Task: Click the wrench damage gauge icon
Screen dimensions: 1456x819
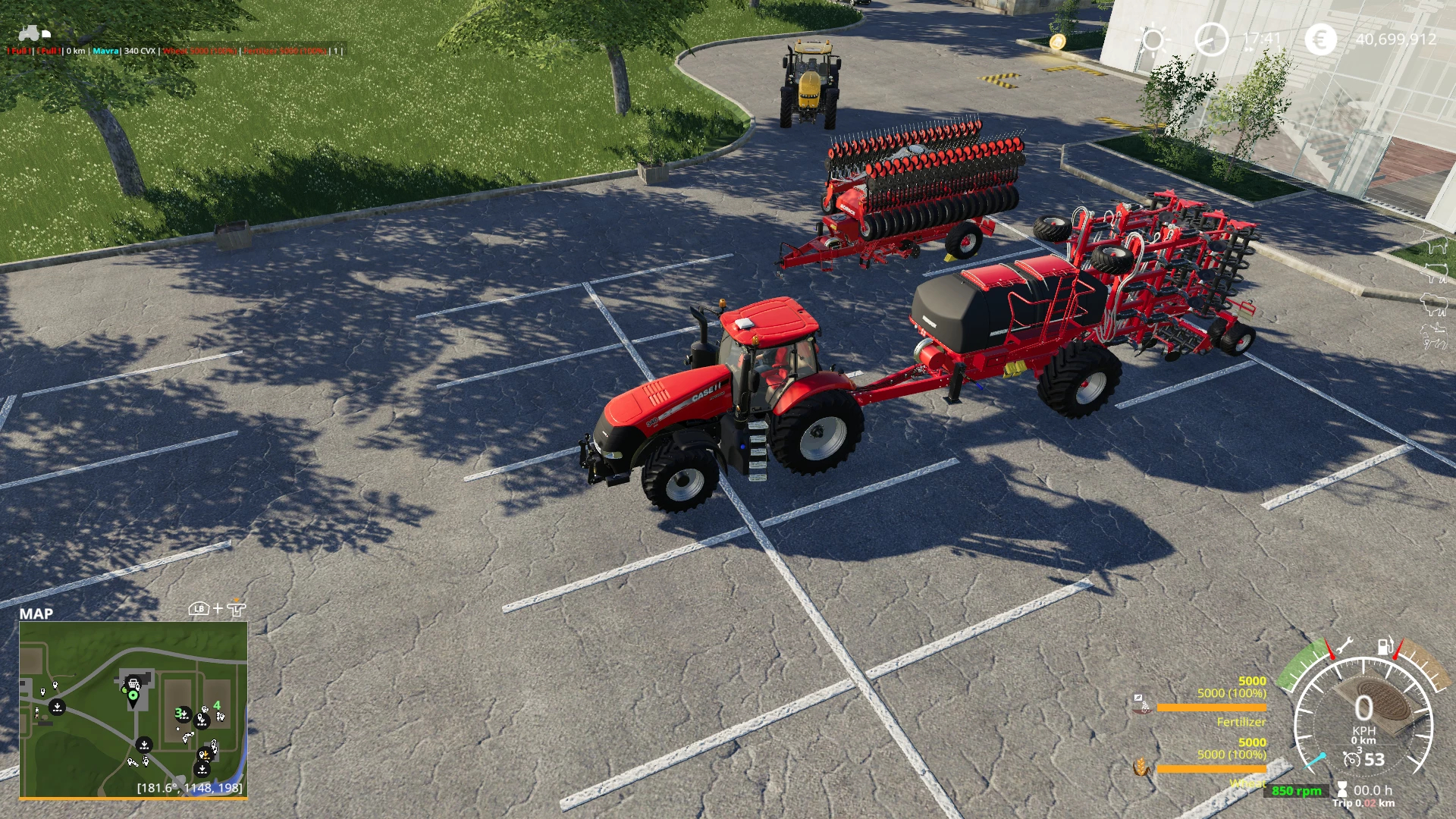Action: (1343, 646)
